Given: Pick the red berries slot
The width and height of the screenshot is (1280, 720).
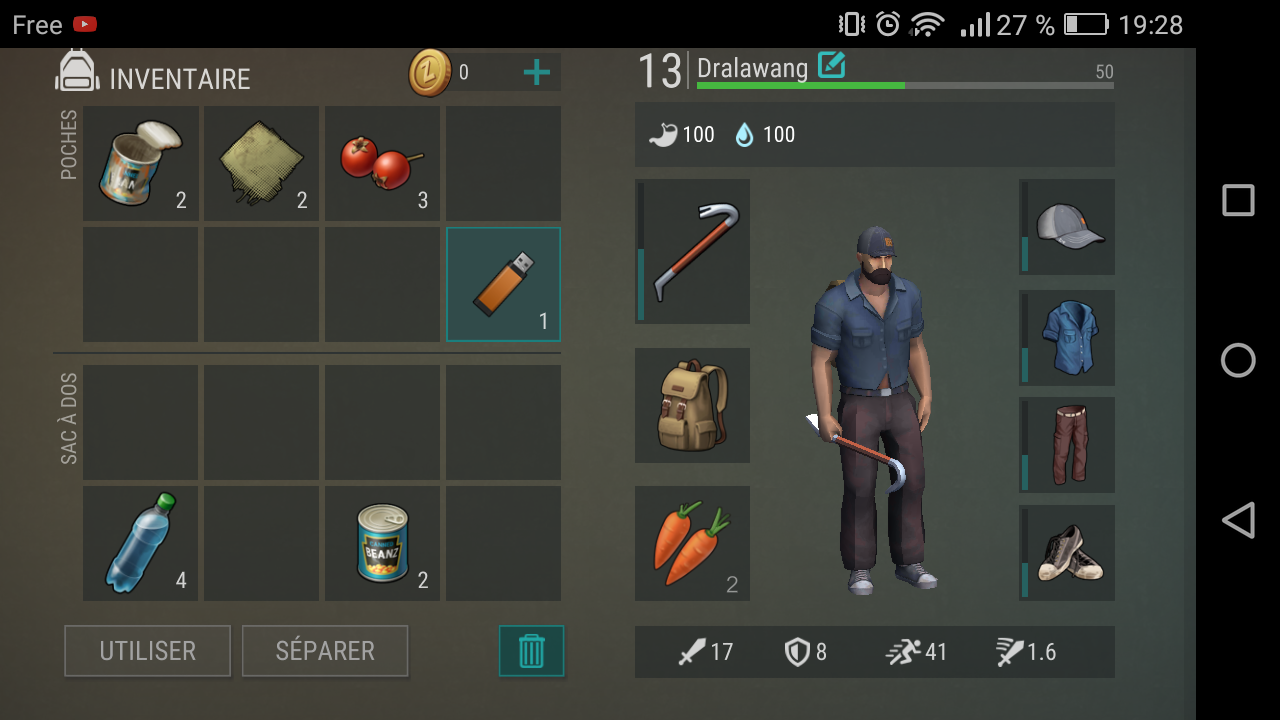Looking at the screenshot, I should [383, 163].
